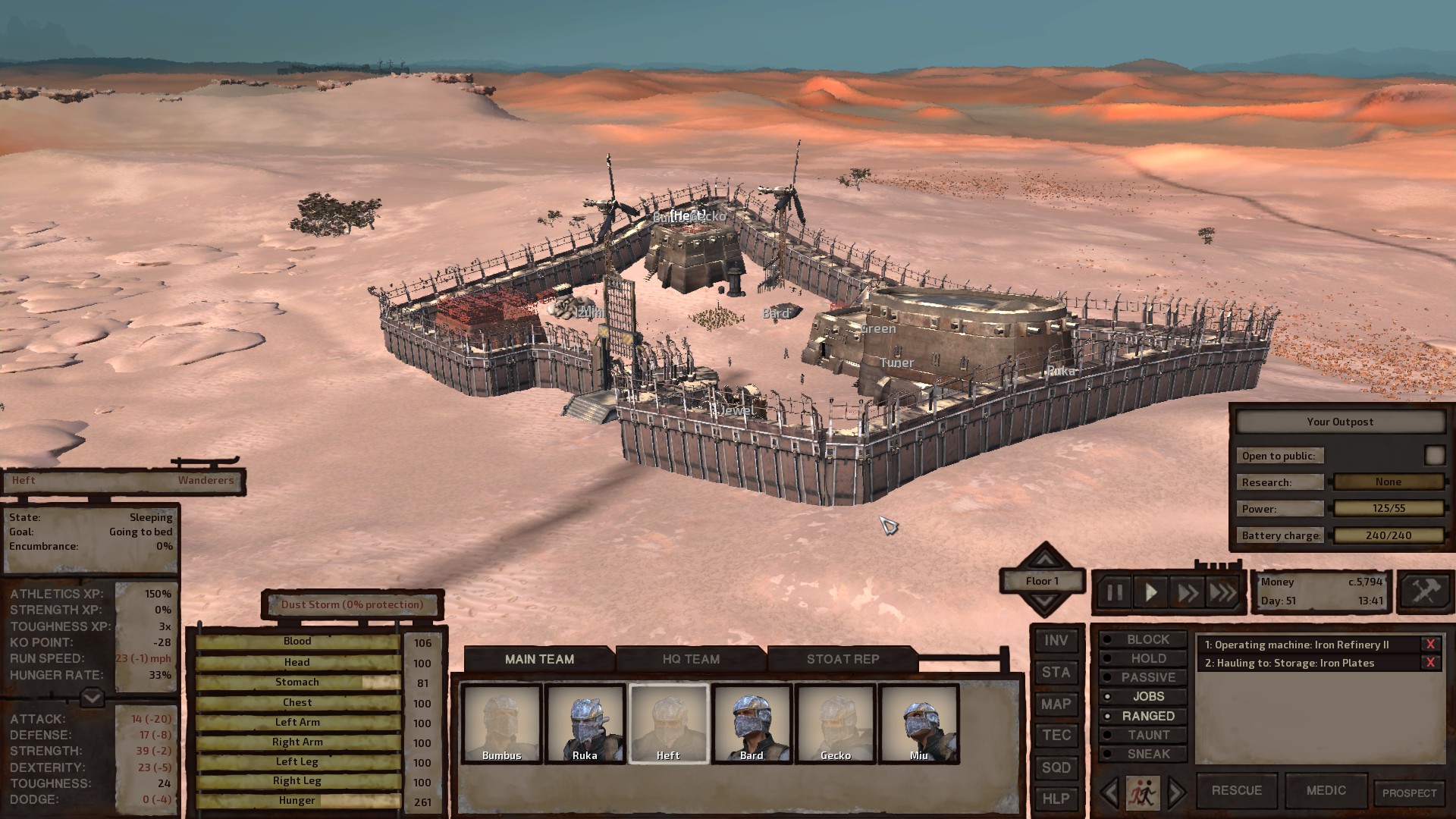Choose Bard's character portrait

pos(752,723)
